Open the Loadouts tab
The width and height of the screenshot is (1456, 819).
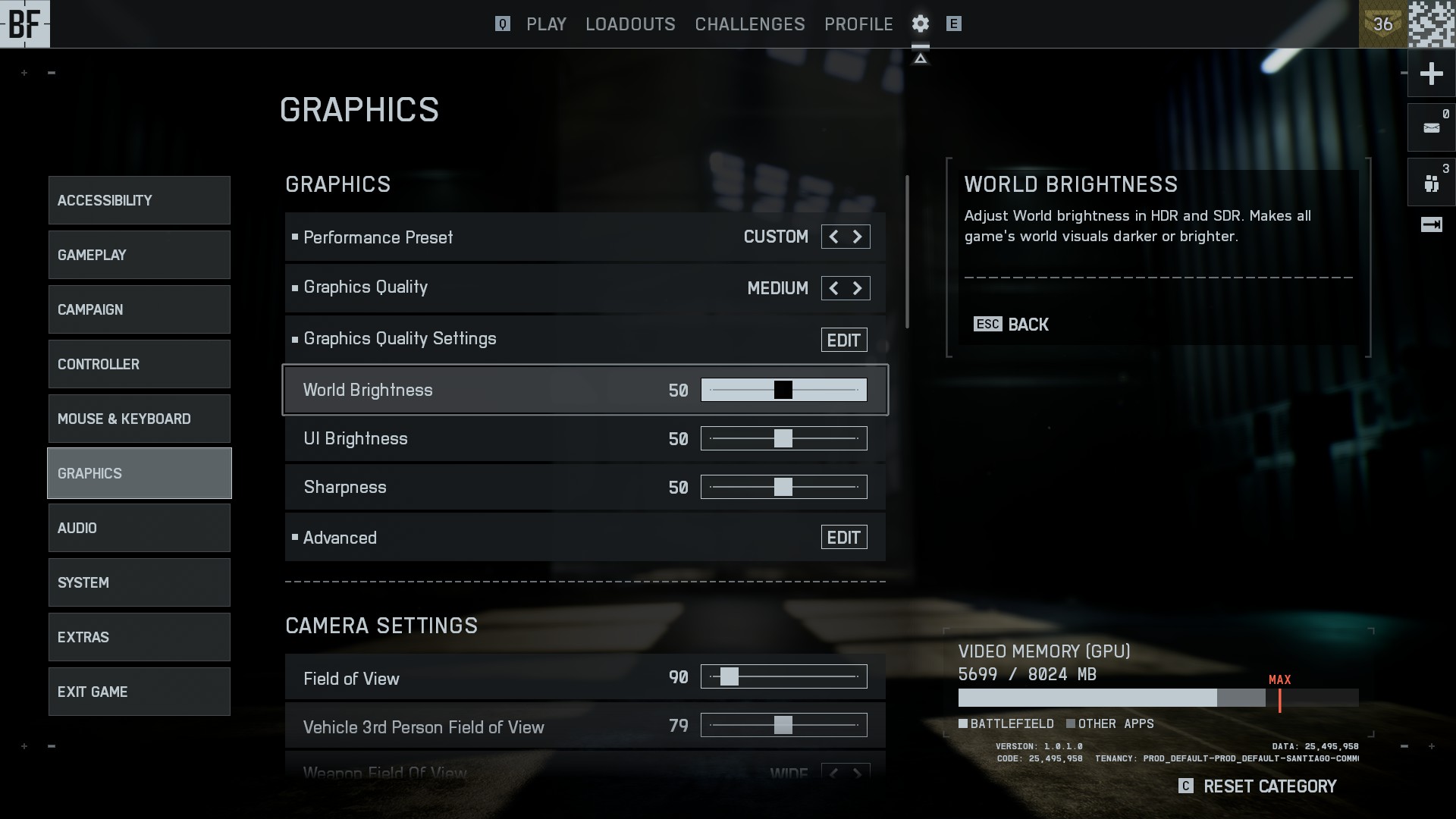(630, 24)
